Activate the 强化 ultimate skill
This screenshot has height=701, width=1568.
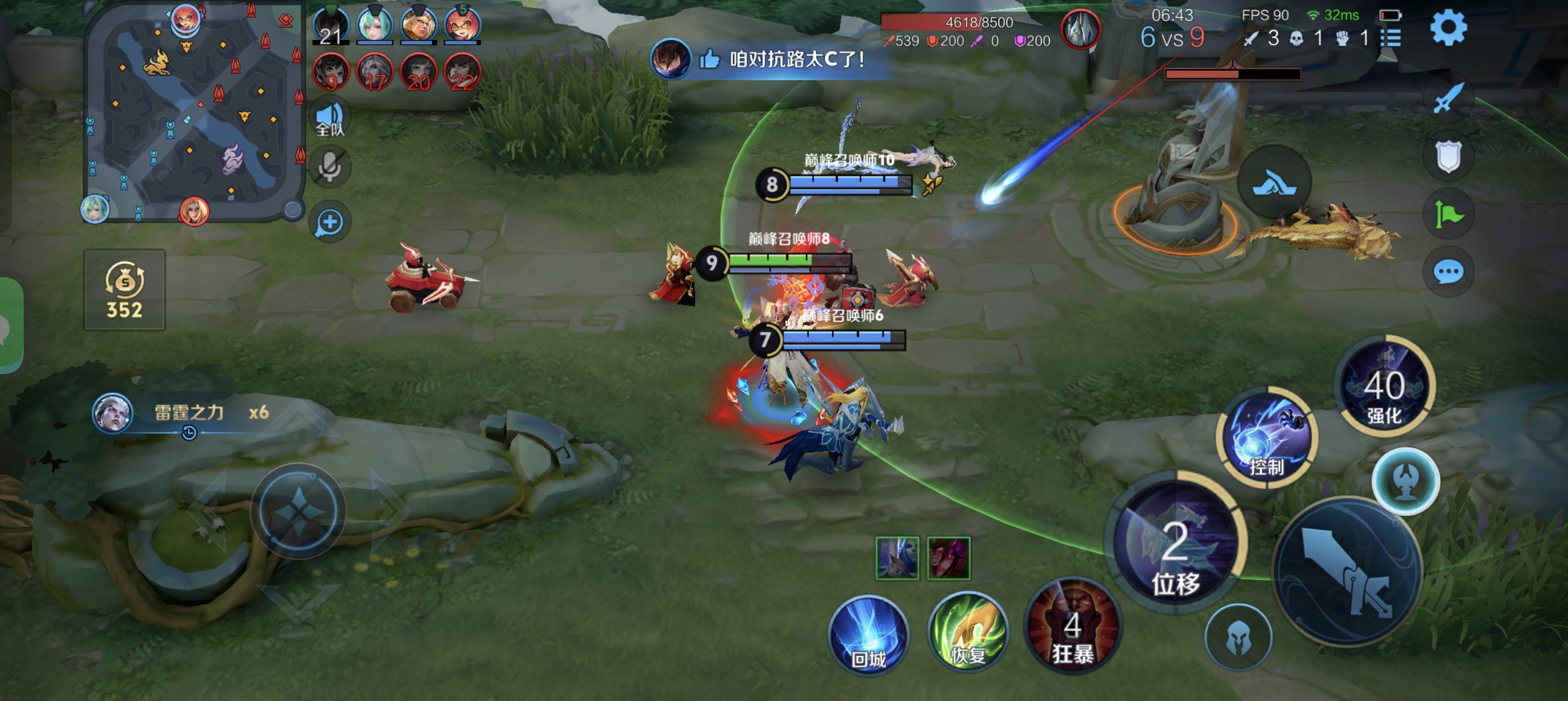pyautogui.click(x=1384, y=386)
